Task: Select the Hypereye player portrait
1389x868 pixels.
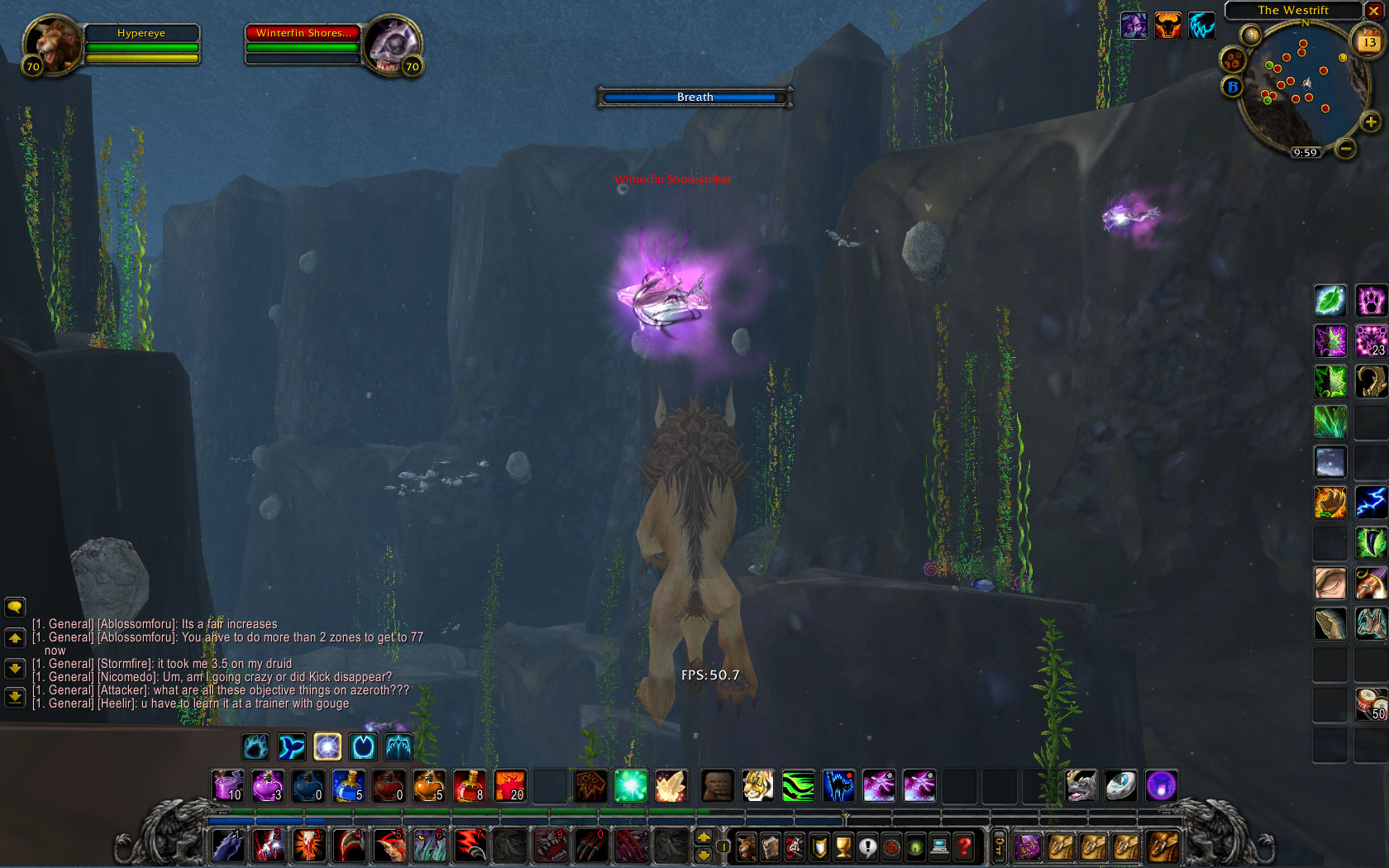Action: pos(51,44)
